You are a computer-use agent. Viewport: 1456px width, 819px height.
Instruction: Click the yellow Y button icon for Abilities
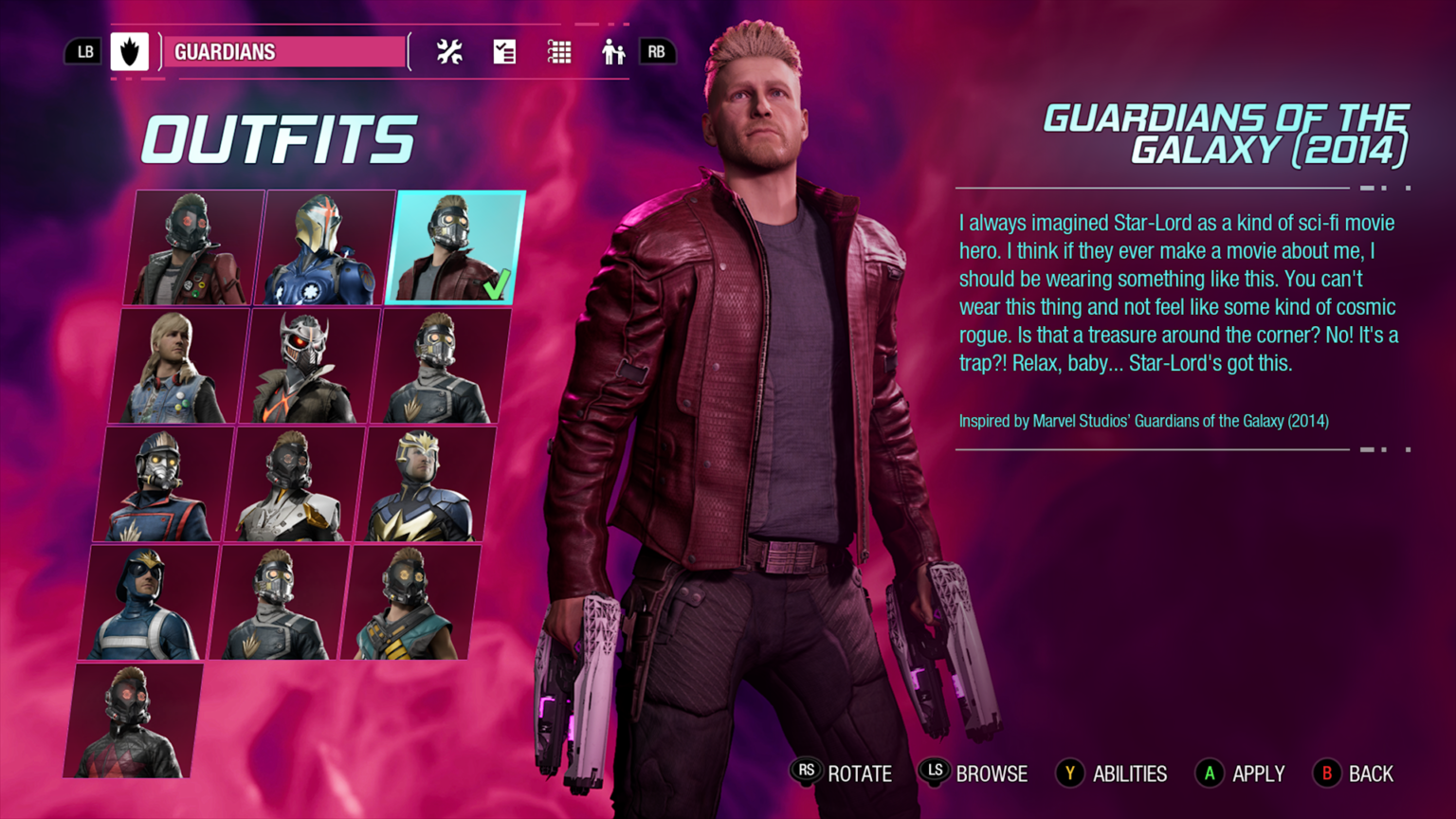1069,773
